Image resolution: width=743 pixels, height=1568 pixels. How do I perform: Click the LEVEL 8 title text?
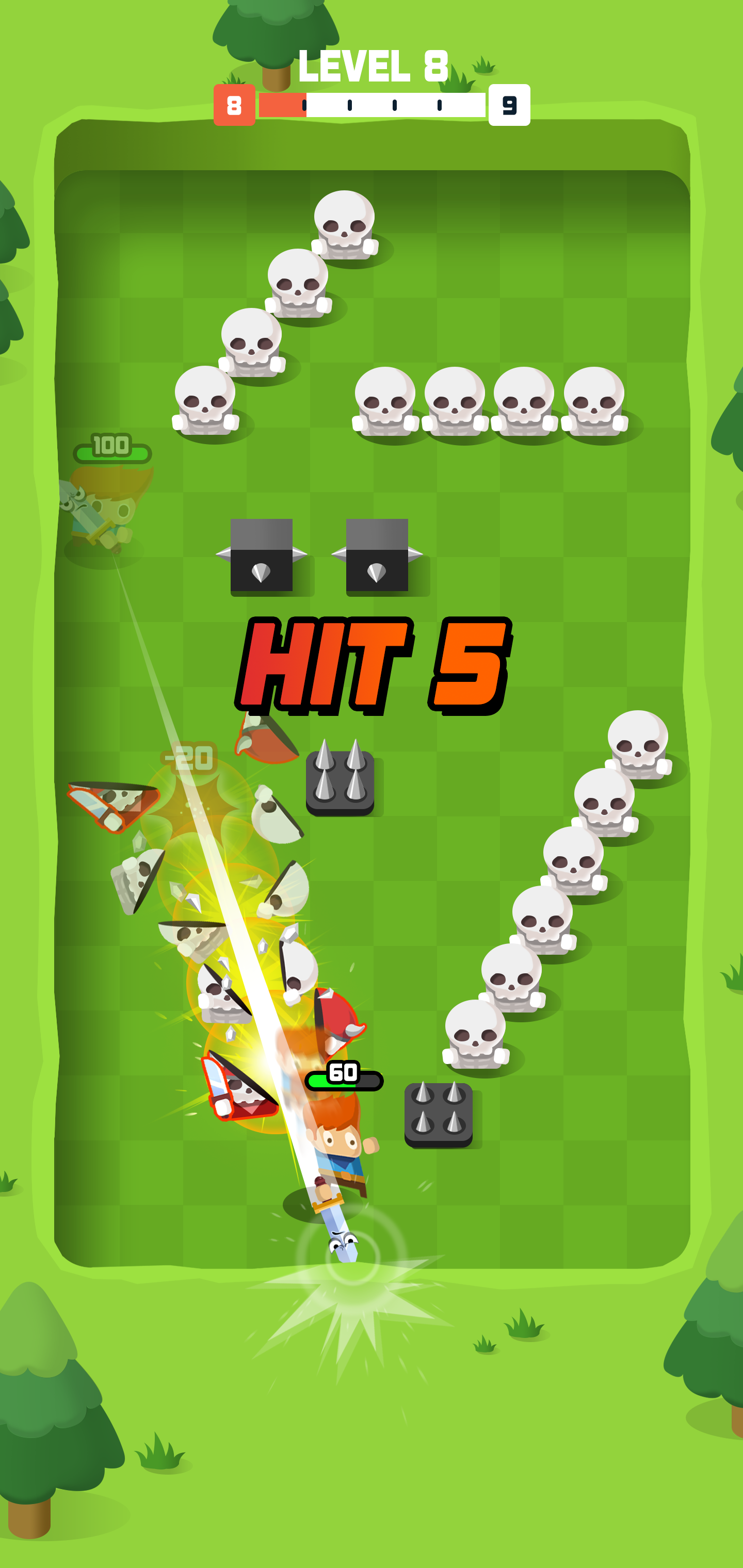tap(372, 68)
